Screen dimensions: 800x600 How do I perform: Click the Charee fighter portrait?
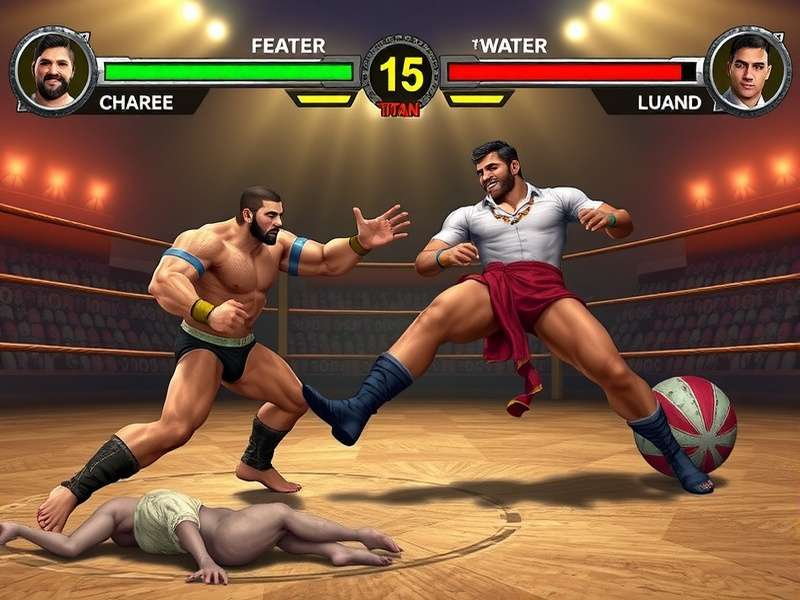[53, 70]
